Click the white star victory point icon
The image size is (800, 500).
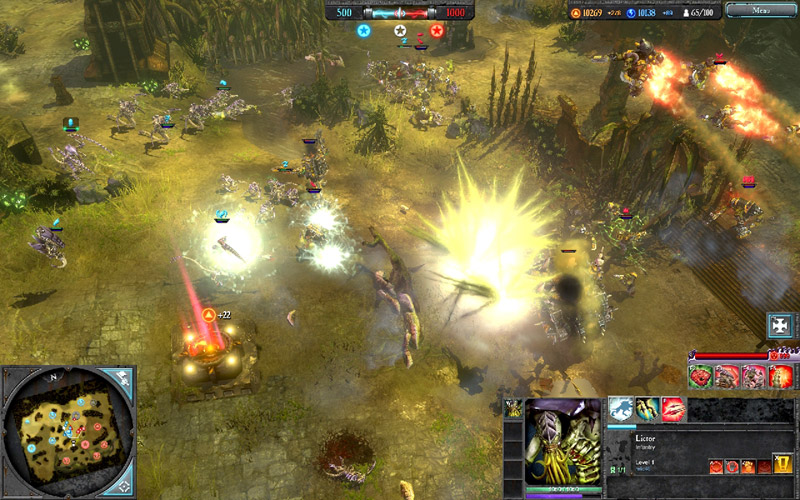(x=400, y=31)
